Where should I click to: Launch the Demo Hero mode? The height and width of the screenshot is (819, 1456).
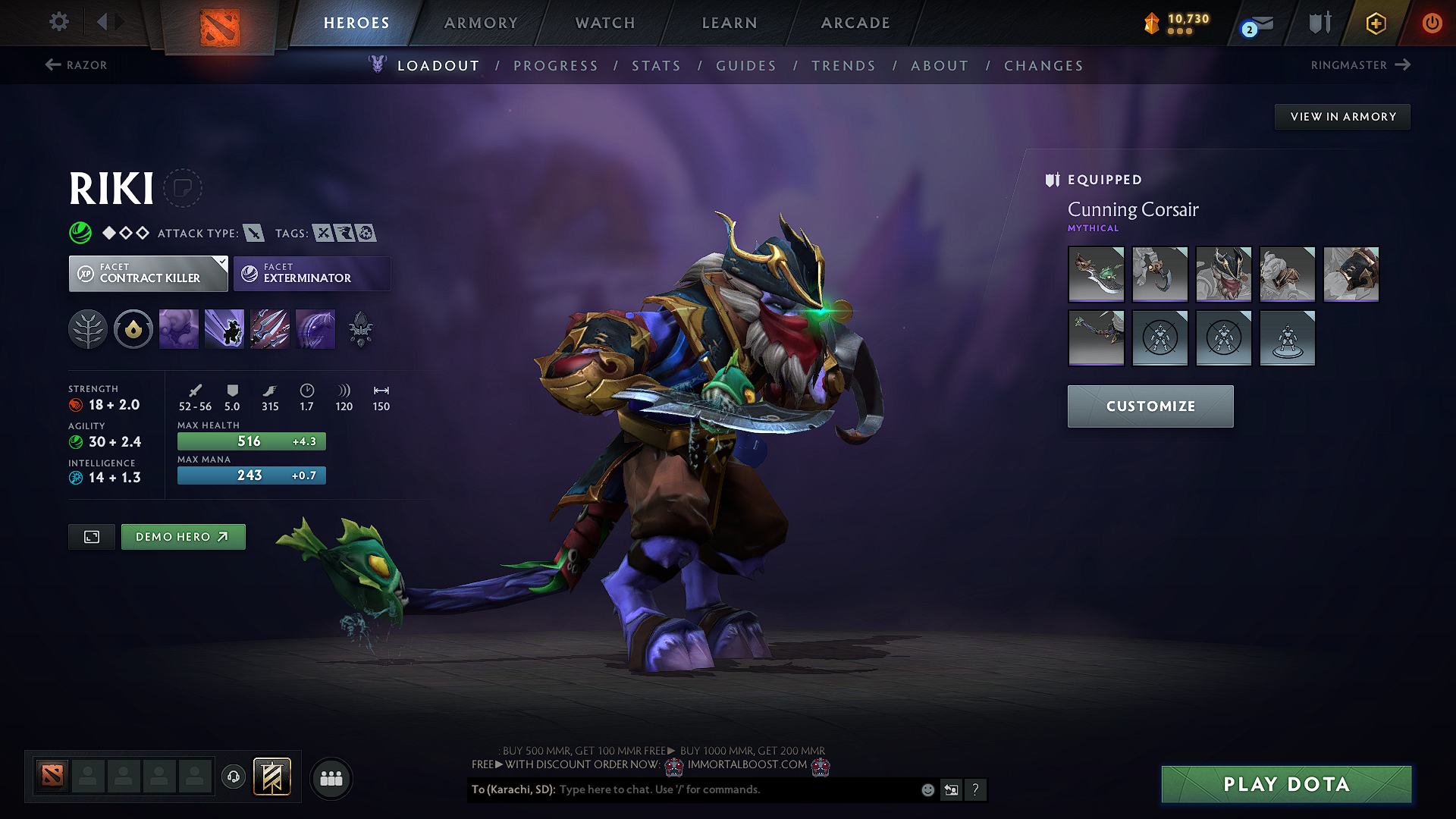[x=183, y=537]
